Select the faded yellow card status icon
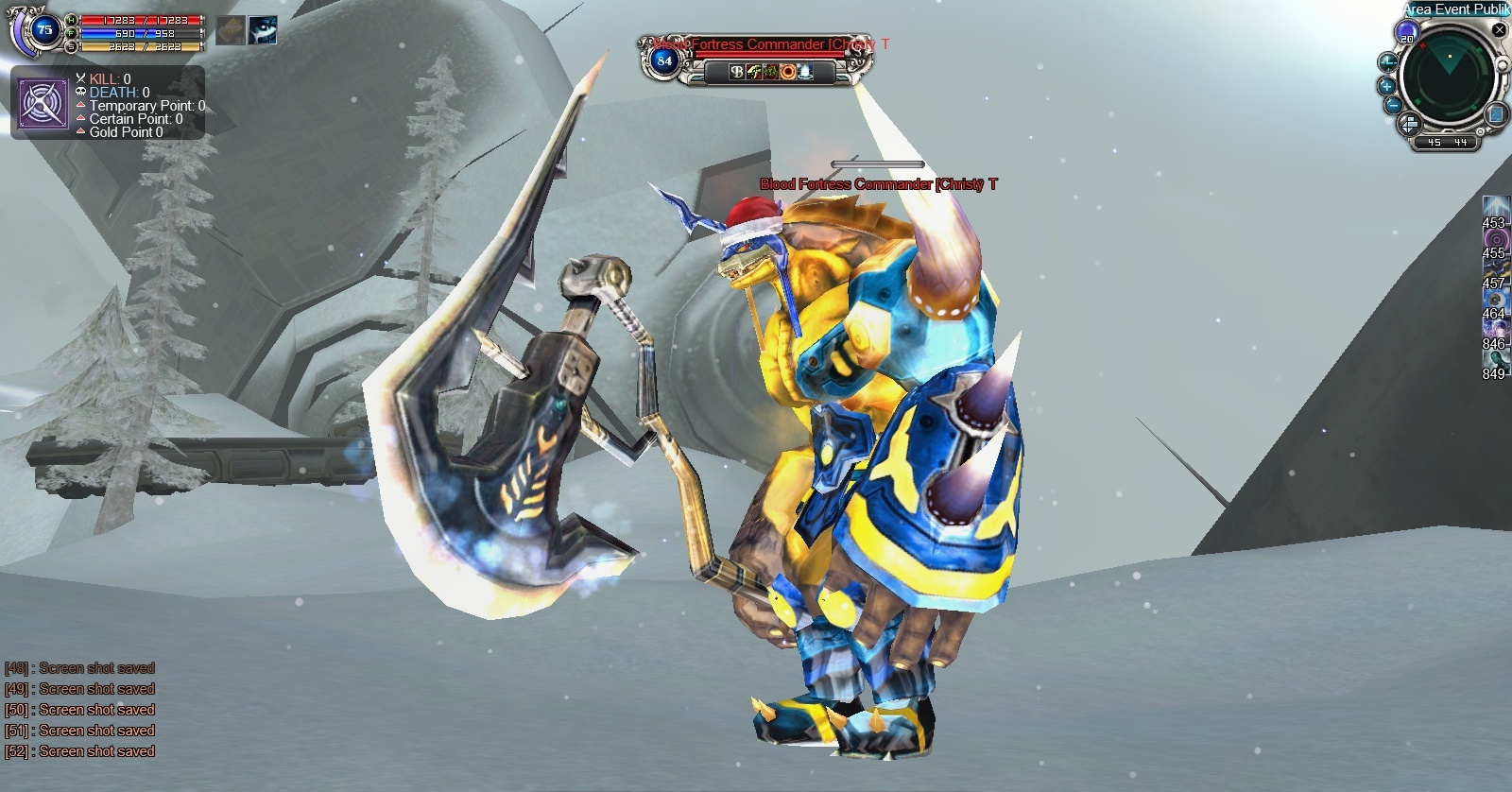This screenshot has height=792, width=1512. [231, 30]
